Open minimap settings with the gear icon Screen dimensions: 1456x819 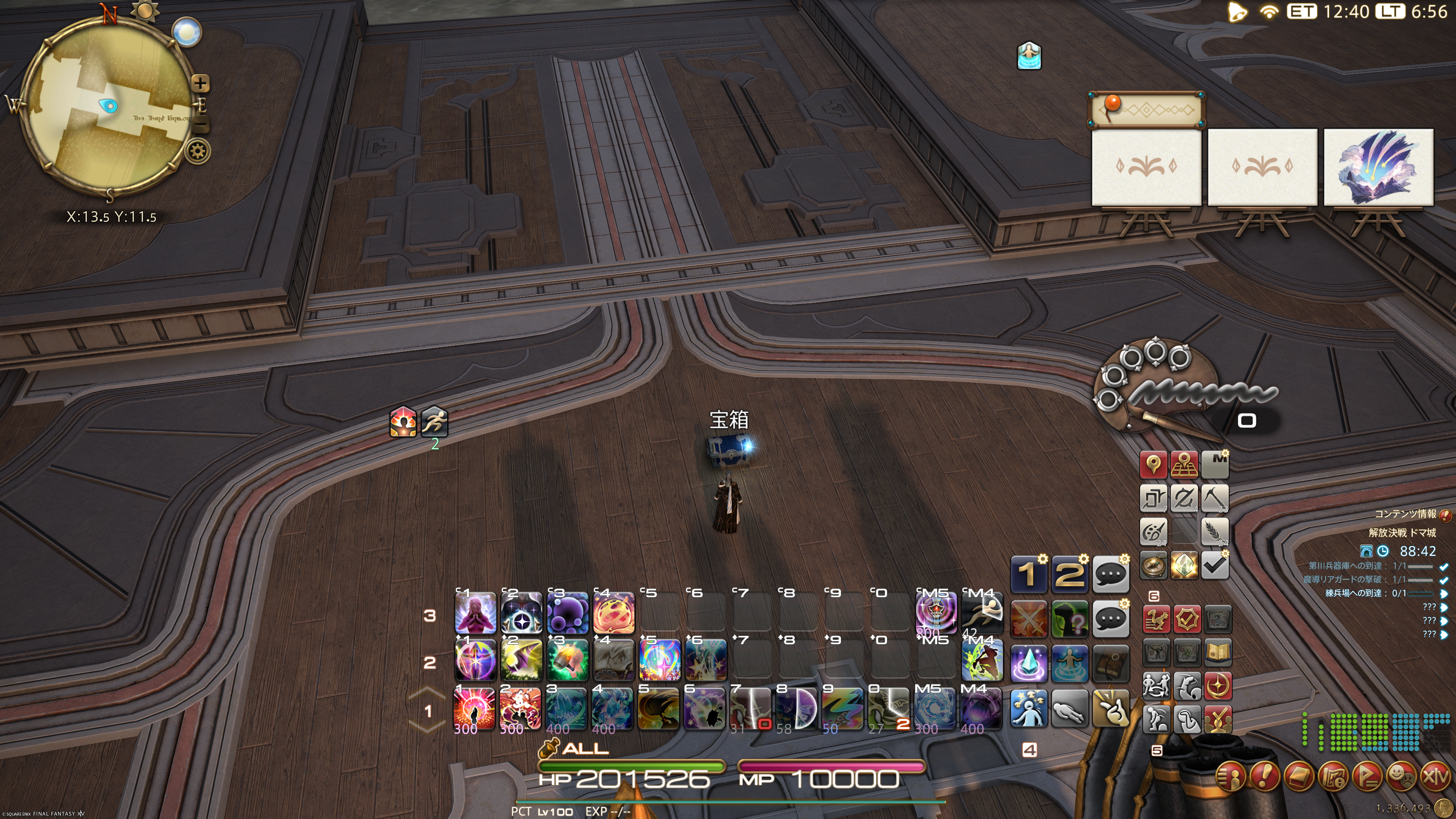click(198, 152)
